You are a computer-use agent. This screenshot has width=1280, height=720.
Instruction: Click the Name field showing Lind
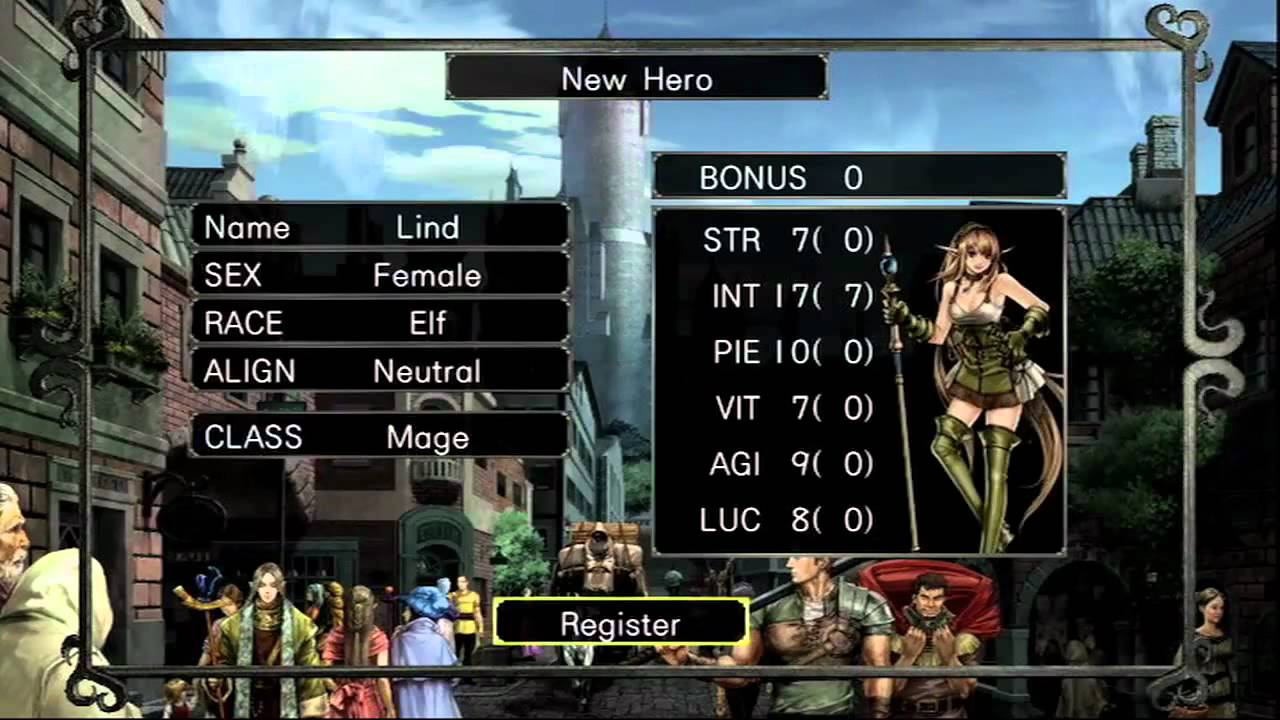380,227
